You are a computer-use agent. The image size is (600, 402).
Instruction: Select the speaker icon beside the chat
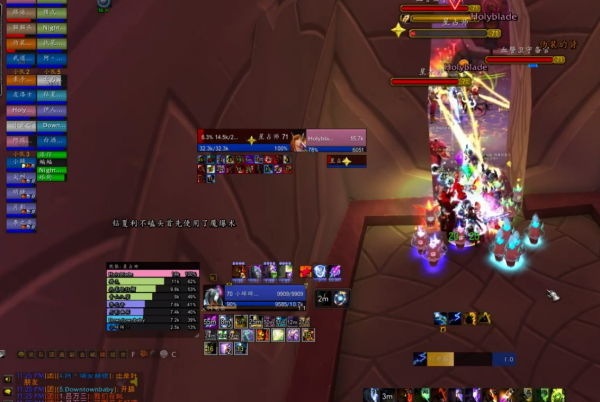(7, 379)
